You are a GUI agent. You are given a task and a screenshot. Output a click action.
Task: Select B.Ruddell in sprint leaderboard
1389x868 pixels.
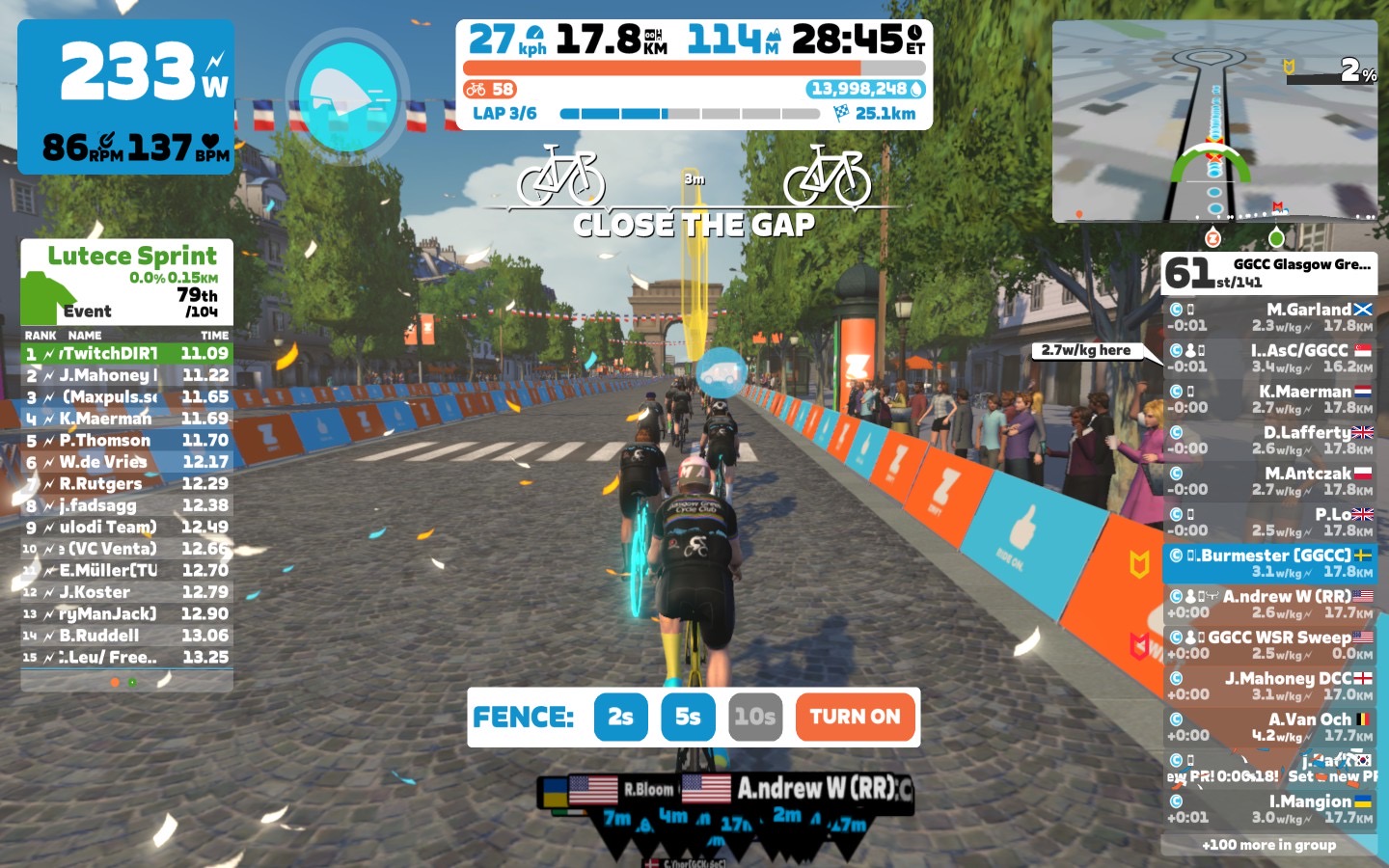tap(127, 636)
